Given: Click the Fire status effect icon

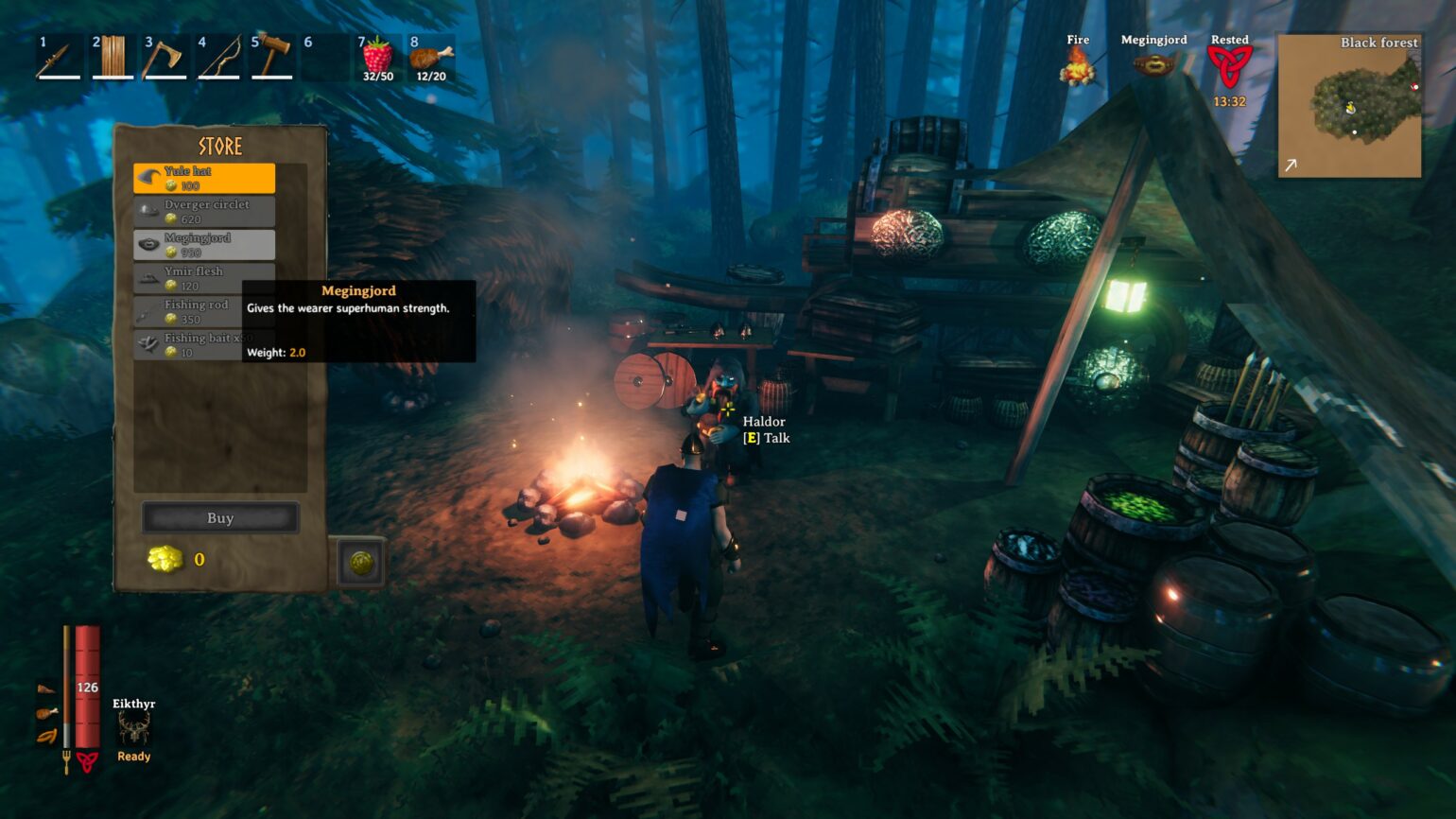Looking at the screenshot, I should [x=1077, y=66].
